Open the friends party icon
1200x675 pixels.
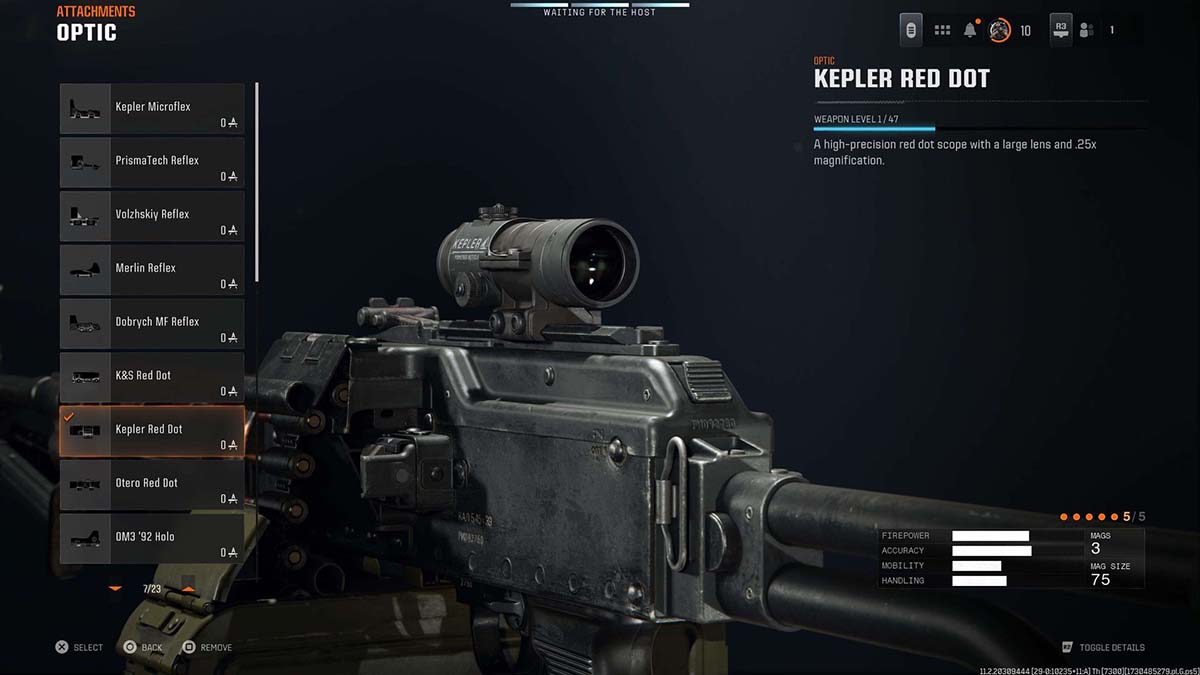[1086, 30]
